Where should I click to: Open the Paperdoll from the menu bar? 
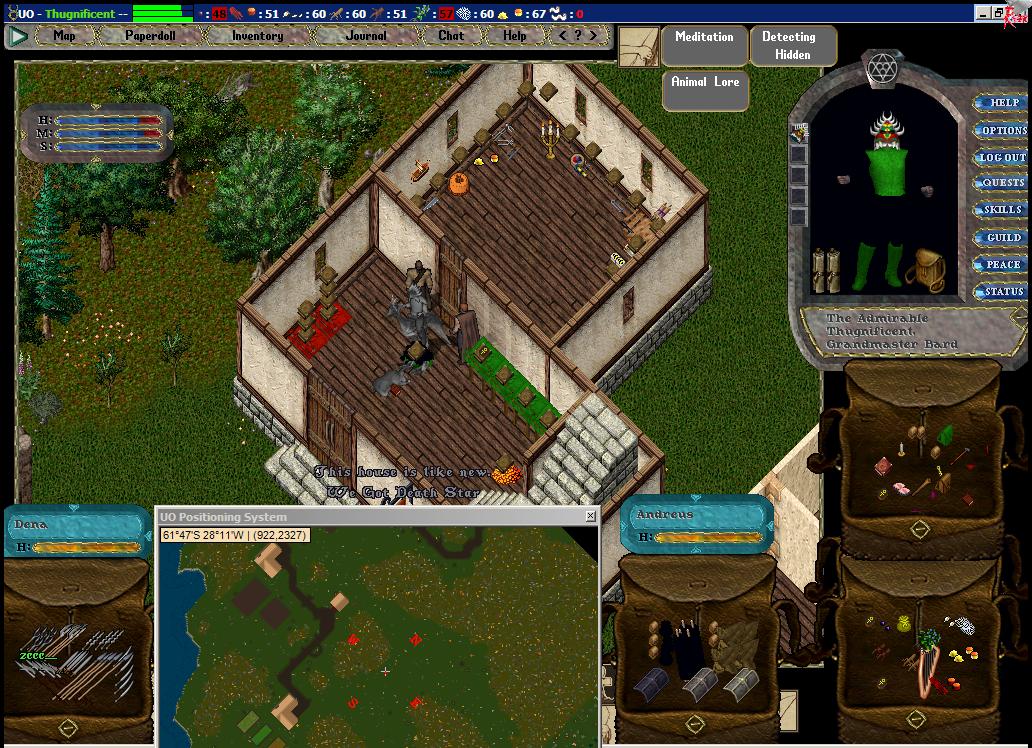coord(149,36)
